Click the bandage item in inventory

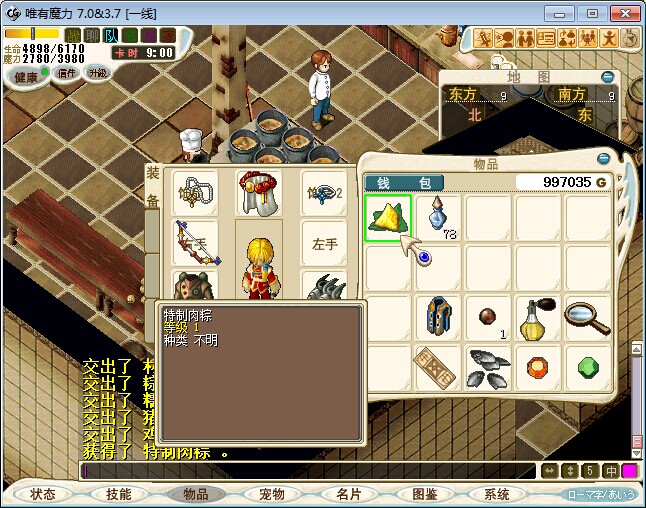coord(438,367)
